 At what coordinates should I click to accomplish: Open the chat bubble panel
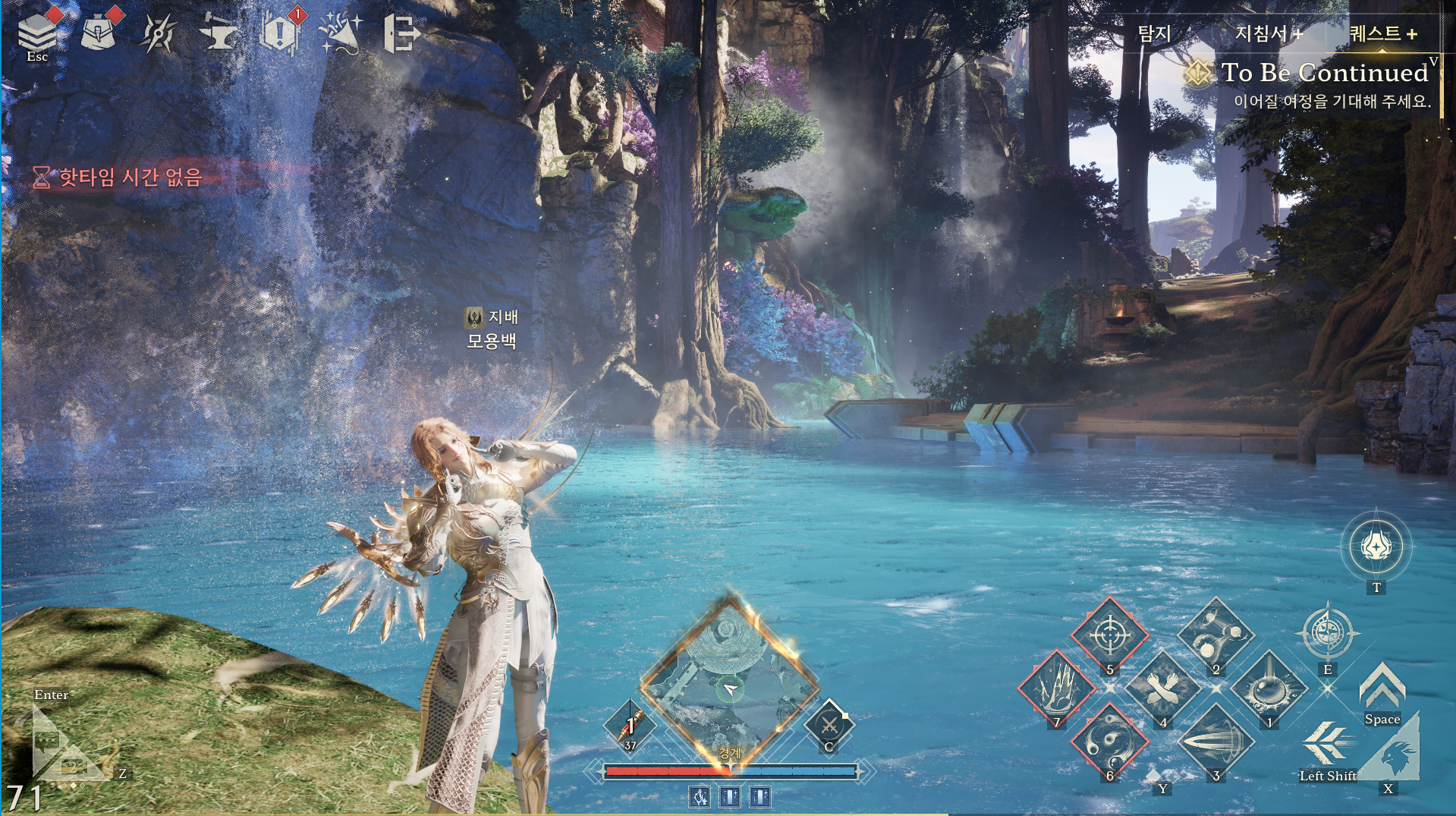pos(47,740)
